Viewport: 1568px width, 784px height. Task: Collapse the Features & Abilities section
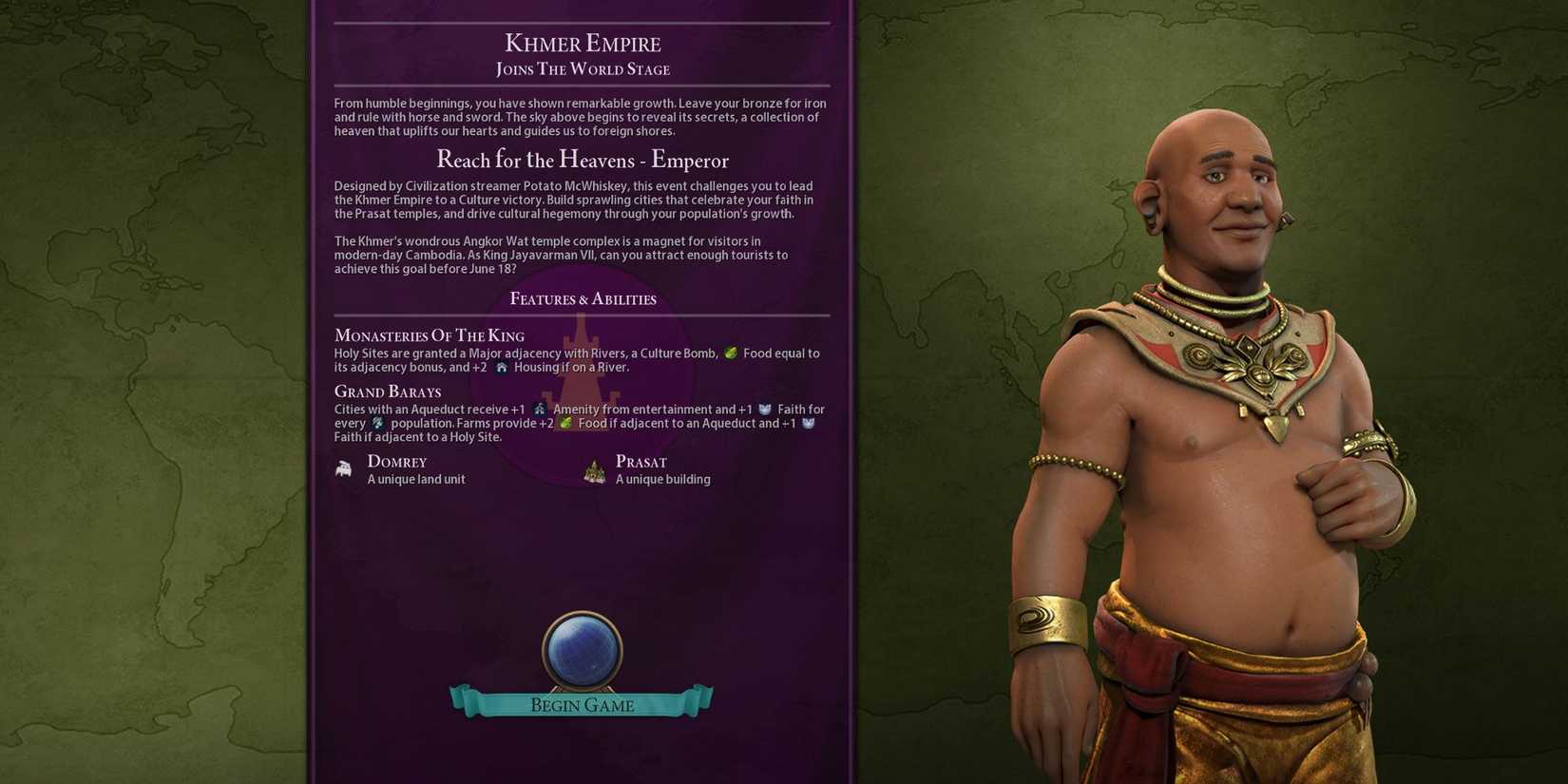point(583,298)
